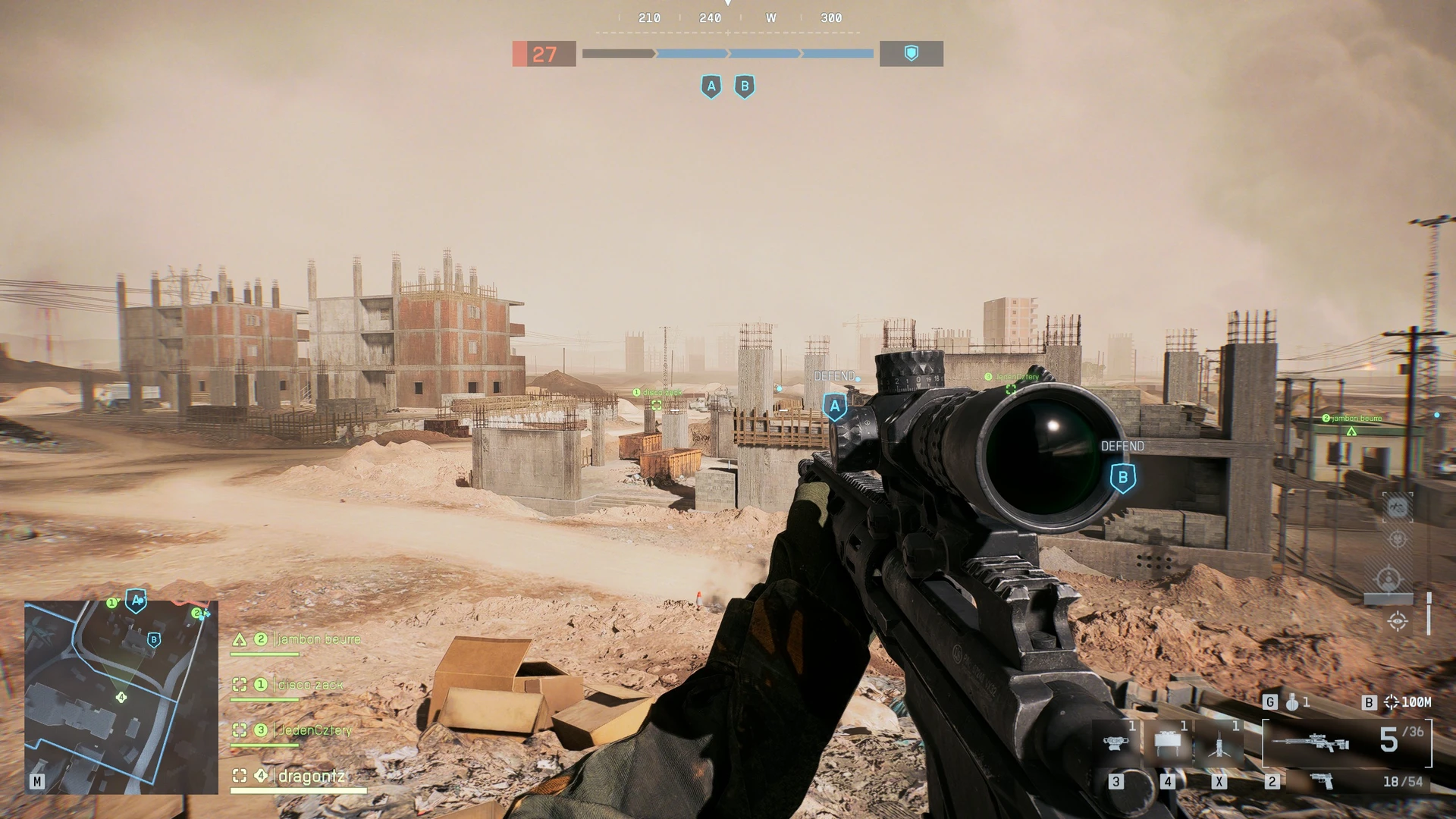Screen dimensions: 1456x819
Task: Activate the eye crosshair spotting ability icon
Action: [x=1398, y=622]
